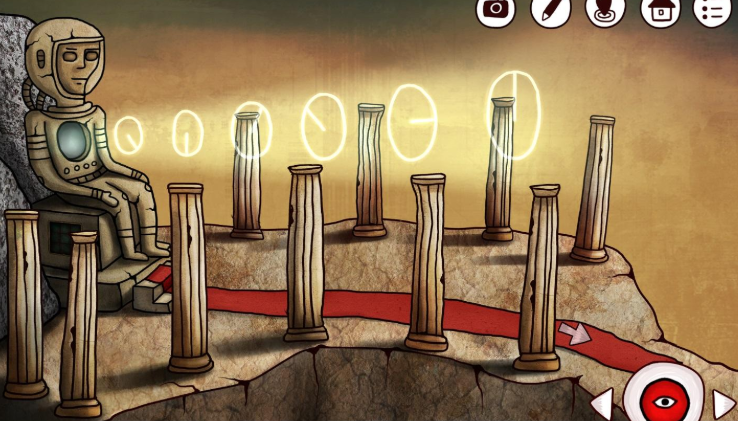Open the pencil notes tool
The width and height of the screenshot is (738, 421).
(x=550, y=9)
